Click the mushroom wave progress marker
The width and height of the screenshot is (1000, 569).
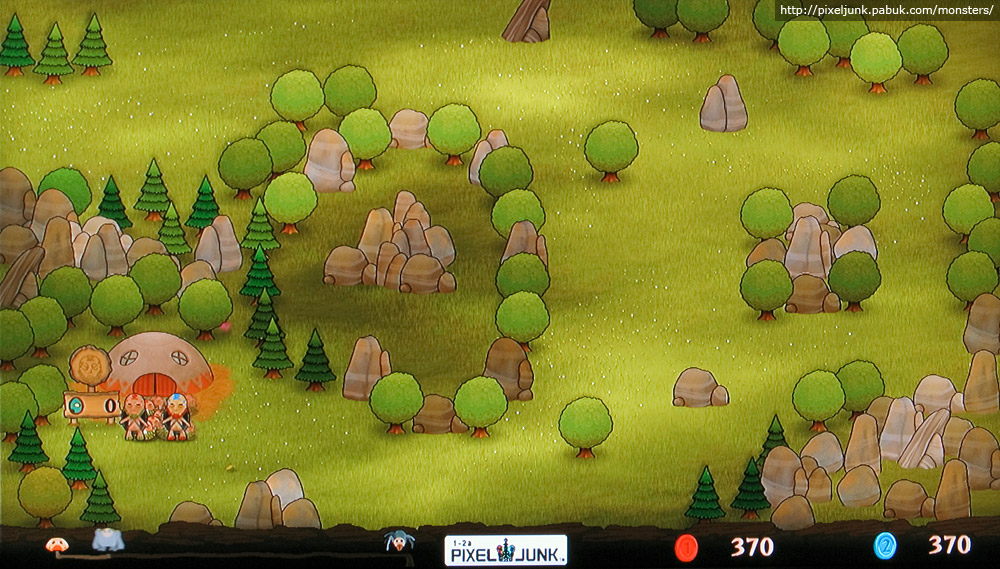point(55,545)
